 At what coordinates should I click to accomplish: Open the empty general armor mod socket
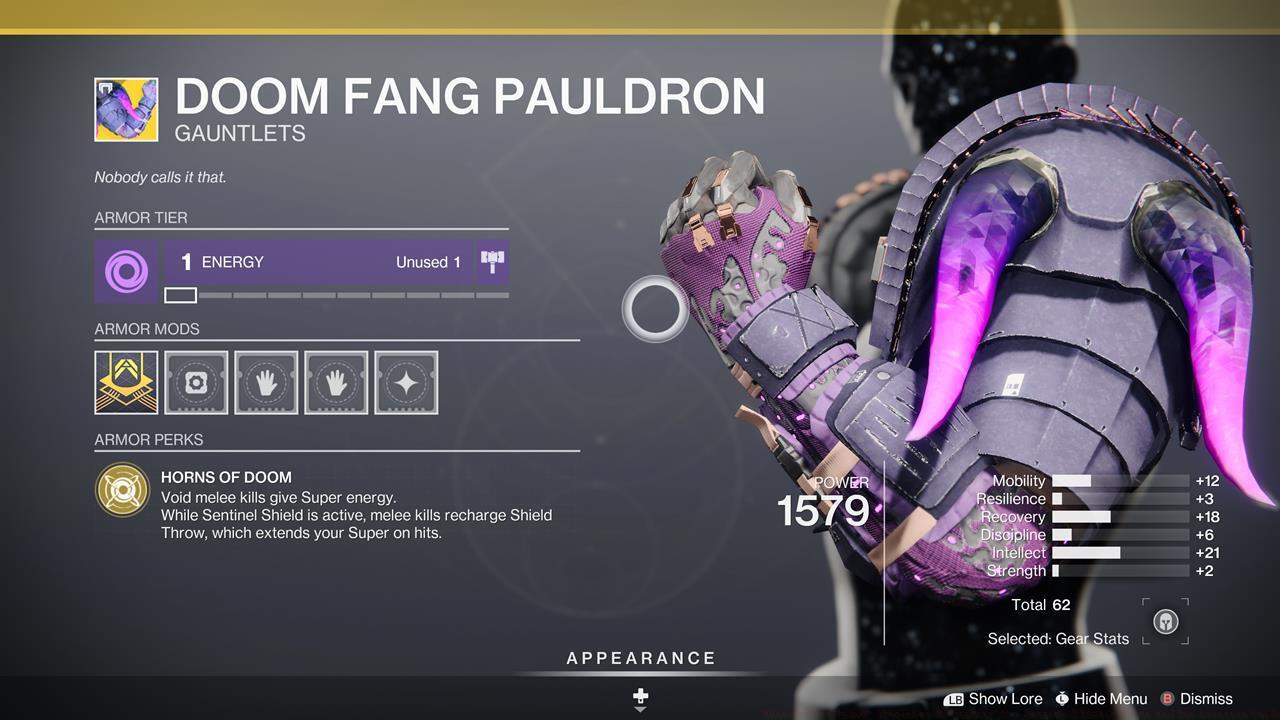click(x=196, y=382)
